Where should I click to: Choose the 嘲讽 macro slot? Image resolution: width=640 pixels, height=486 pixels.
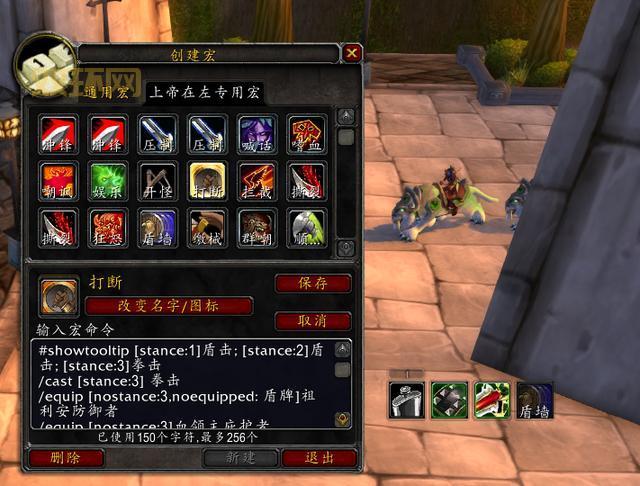coord(58,180)
